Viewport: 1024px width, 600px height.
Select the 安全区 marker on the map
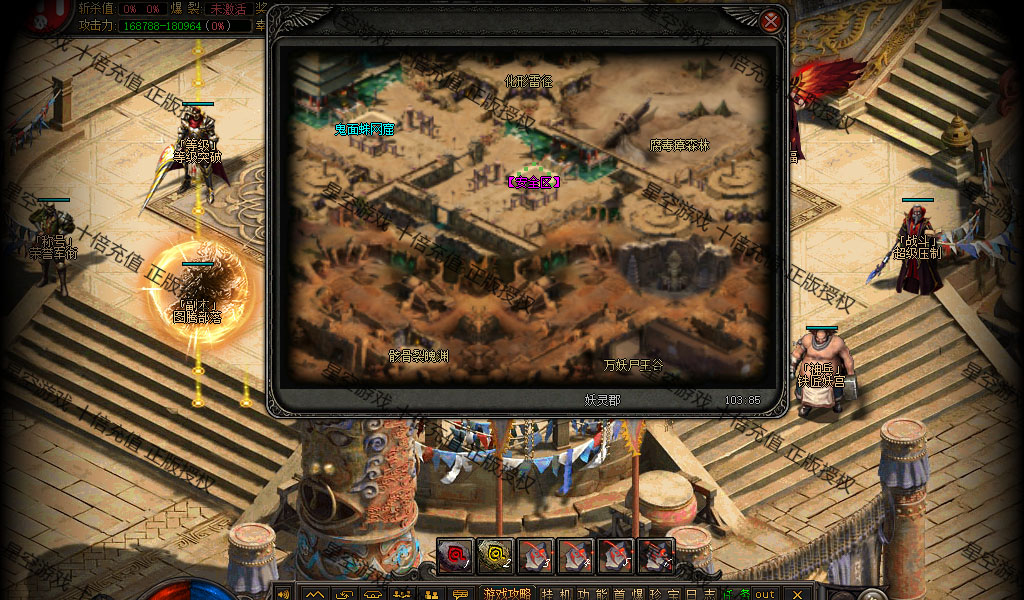pyautogui.click(x=533, y=182)
